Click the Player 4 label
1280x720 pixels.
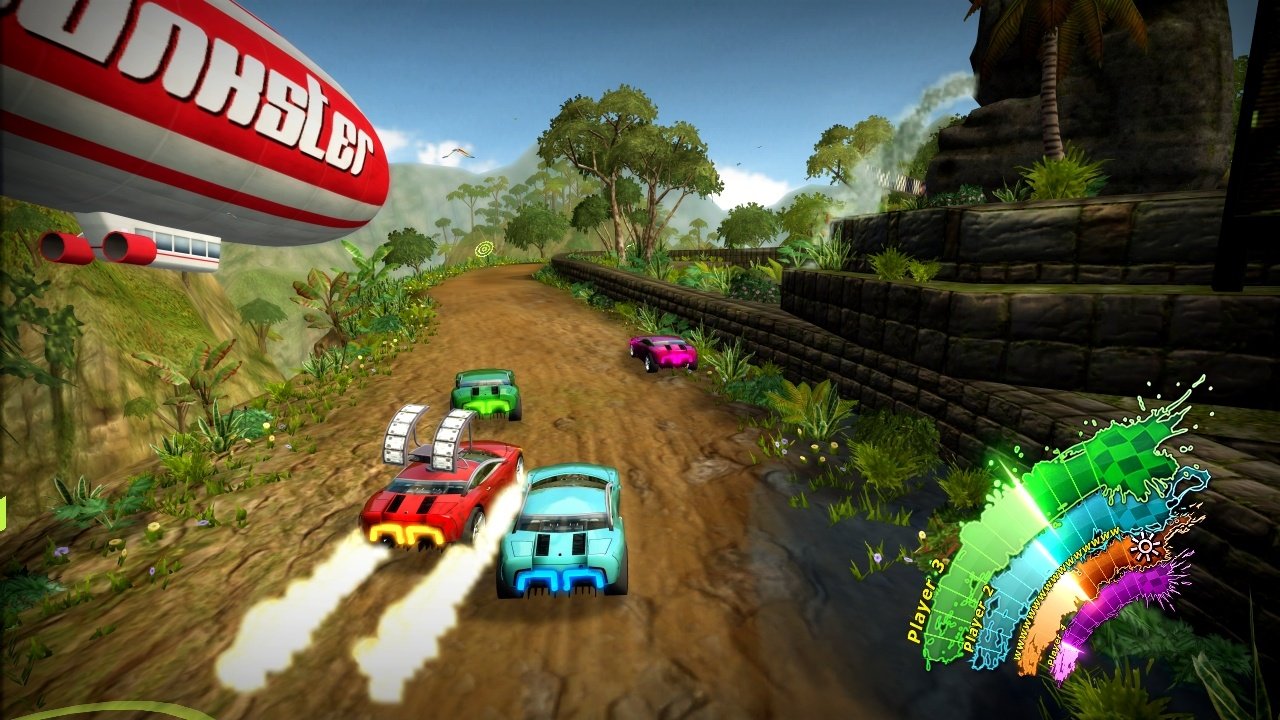coord(1058,643)
